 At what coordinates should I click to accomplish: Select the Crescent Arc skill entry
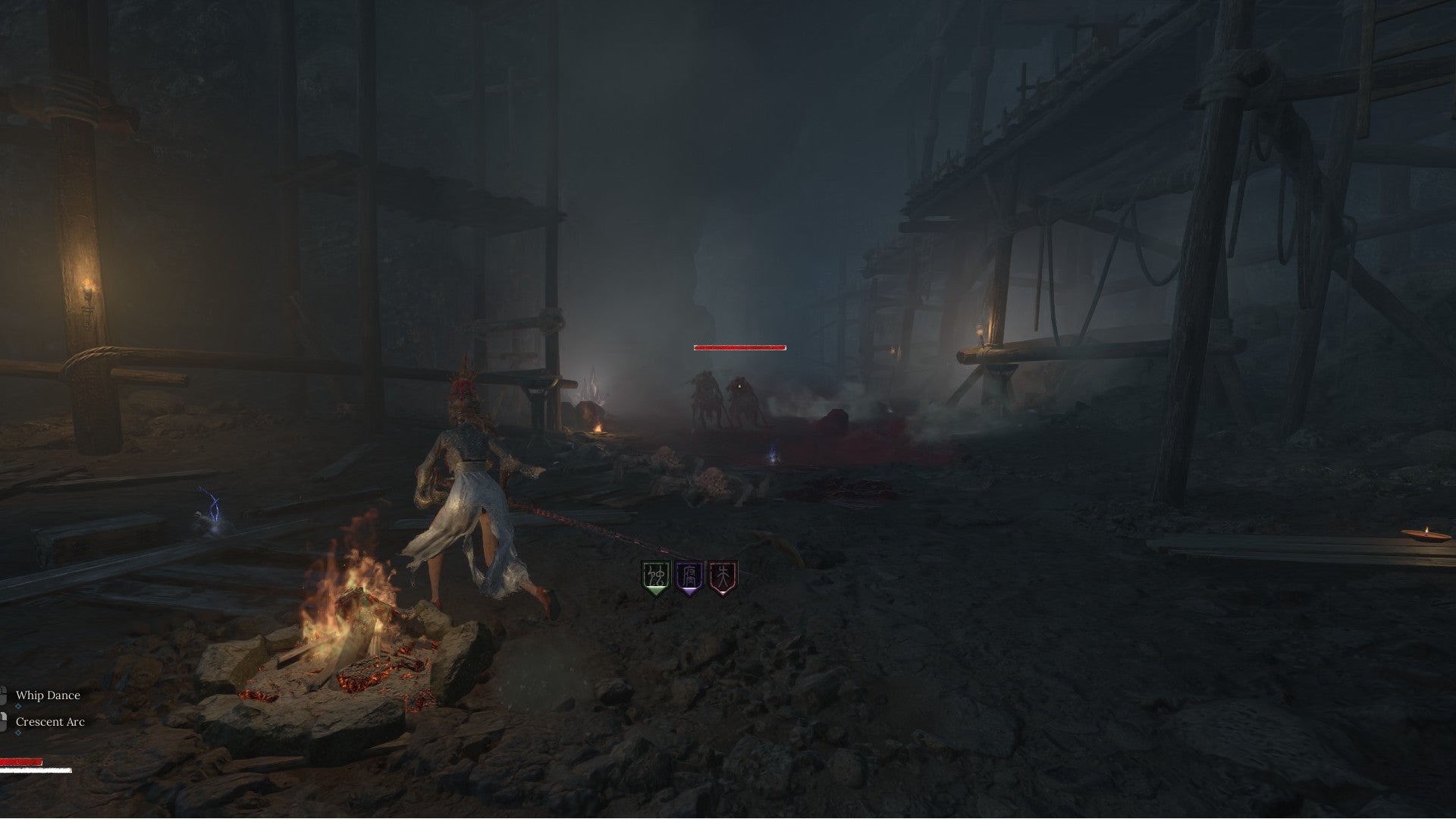(x=49, y=722)
